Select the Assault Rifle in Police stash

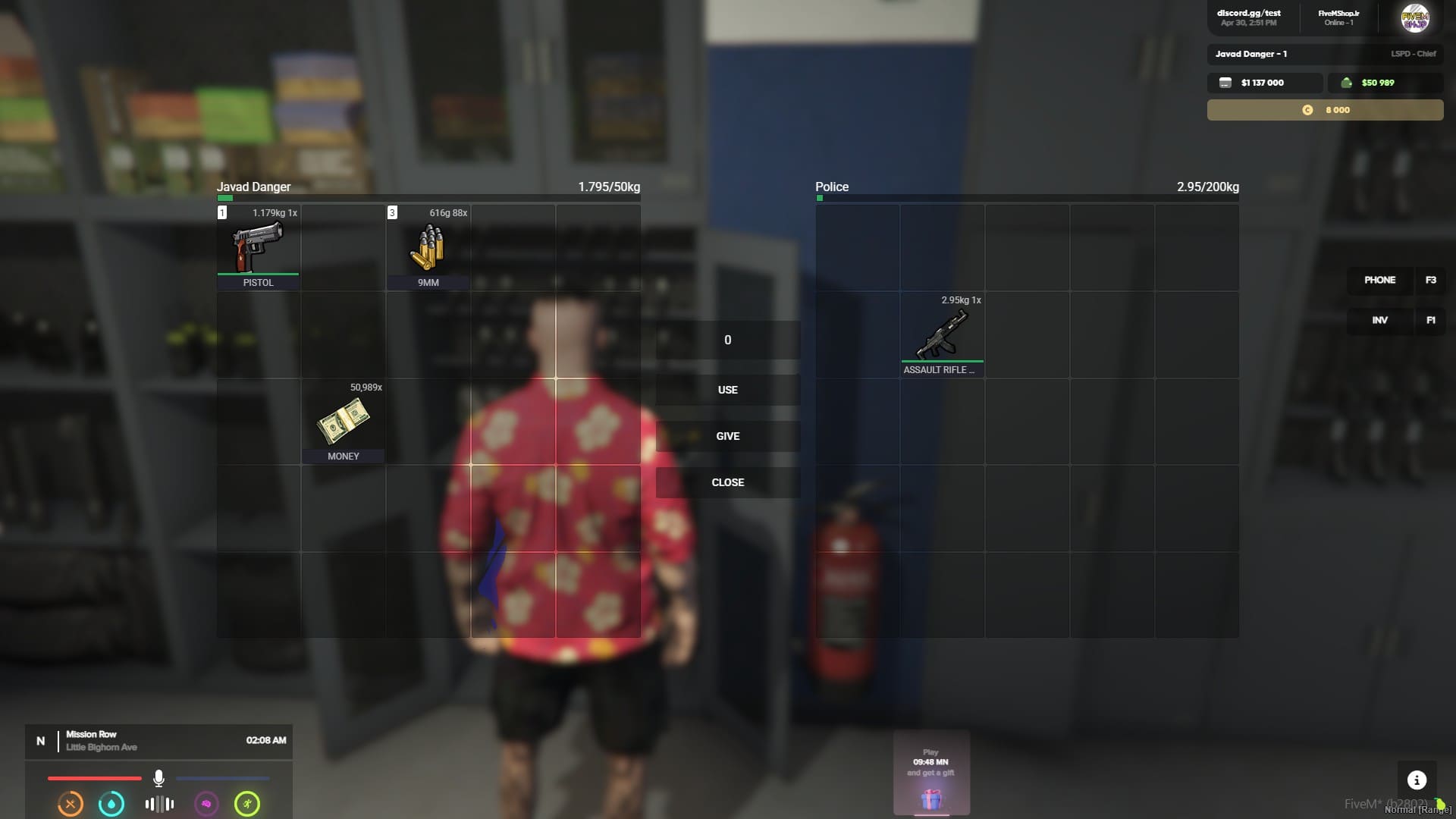(x=943, y=335)
